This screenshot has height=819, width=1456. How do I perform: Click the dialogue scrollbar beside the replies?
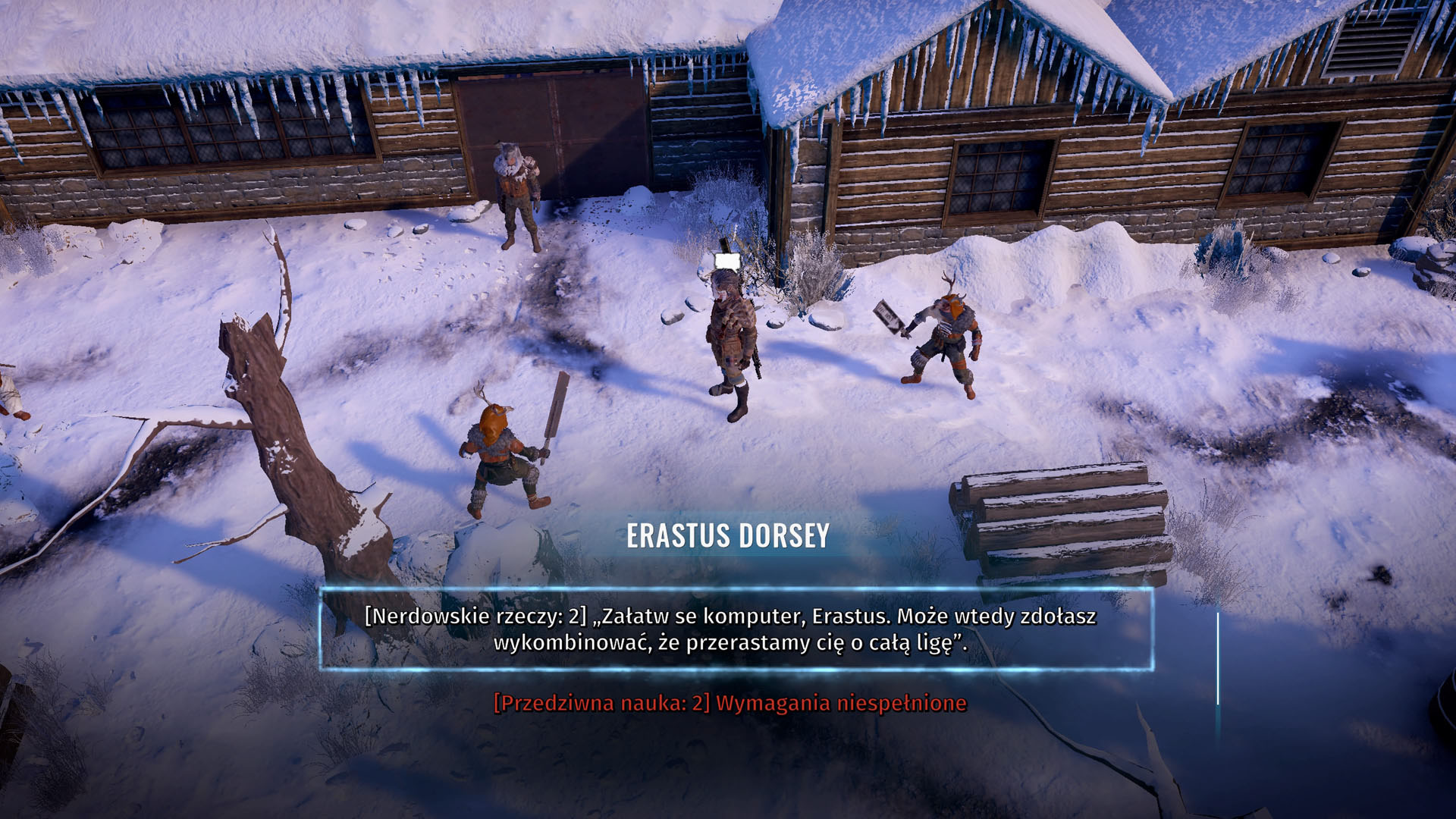[x=1218, y=658]
